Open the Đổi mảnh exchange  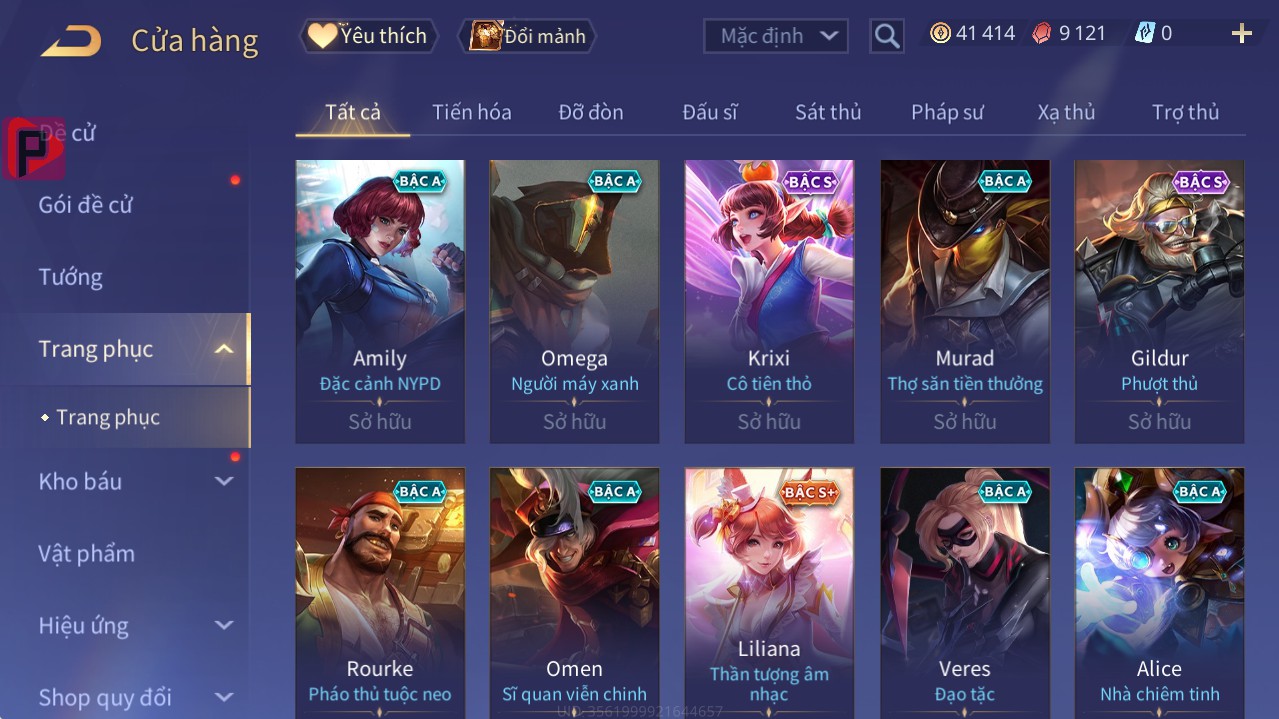click(527, 36)
